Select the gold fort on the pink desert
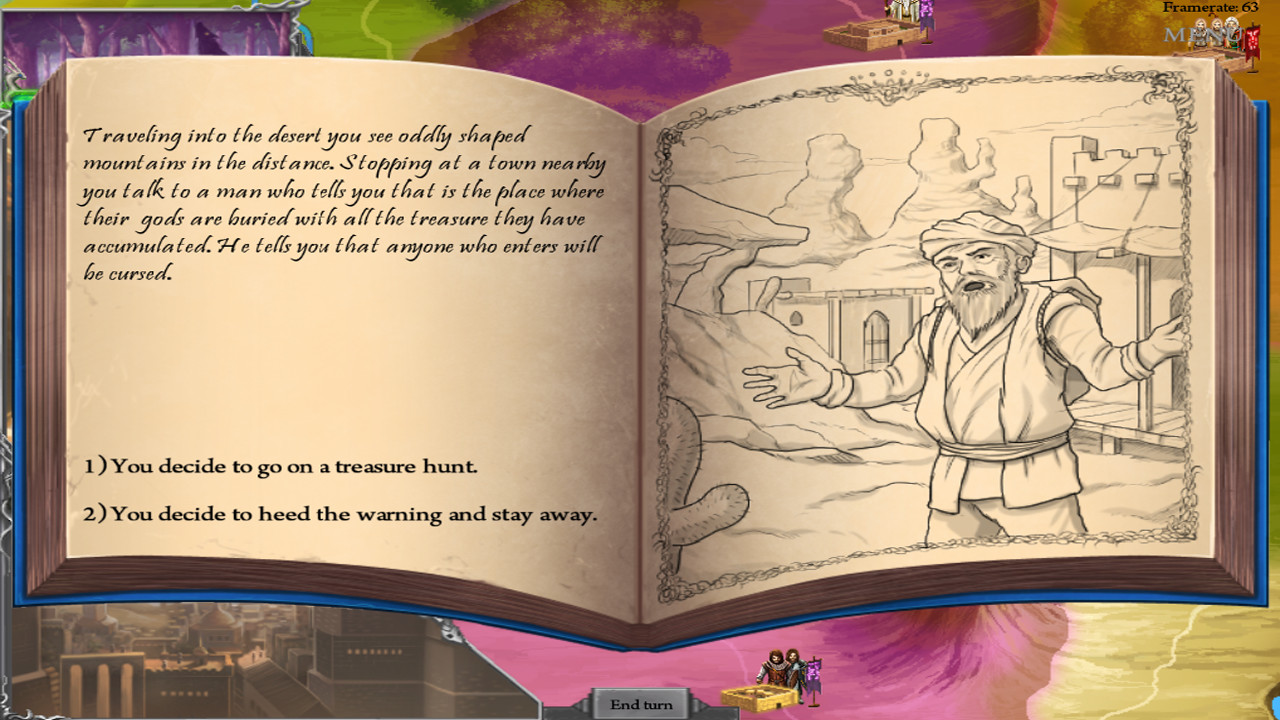Image resolution: width=1280 pixels, height=720 pixels. pos(760,698)
